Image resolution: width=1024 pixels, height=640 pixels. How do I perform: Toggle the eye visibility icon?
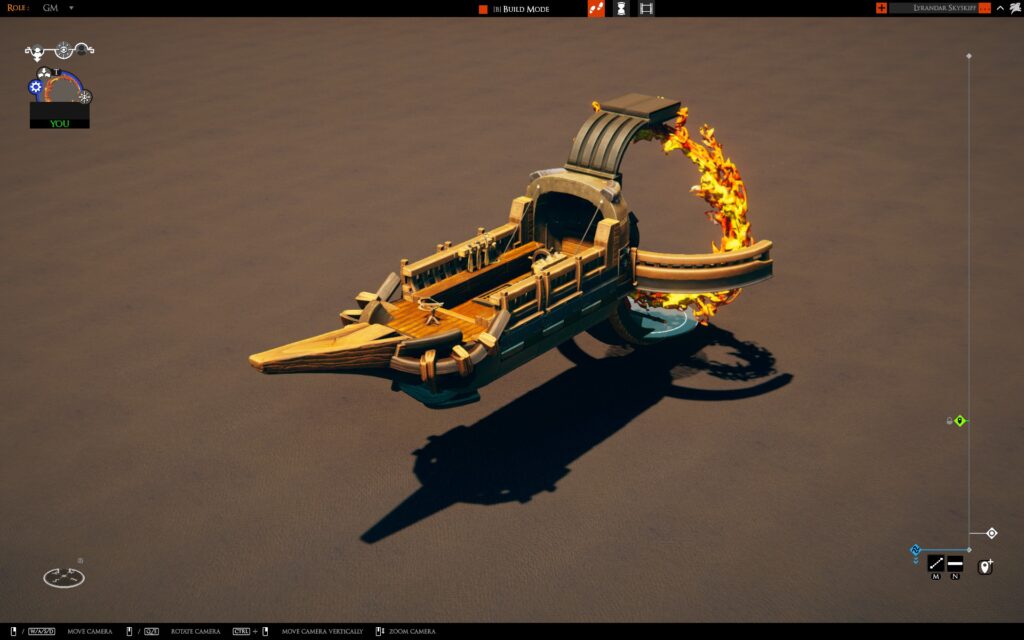(64, 48)
